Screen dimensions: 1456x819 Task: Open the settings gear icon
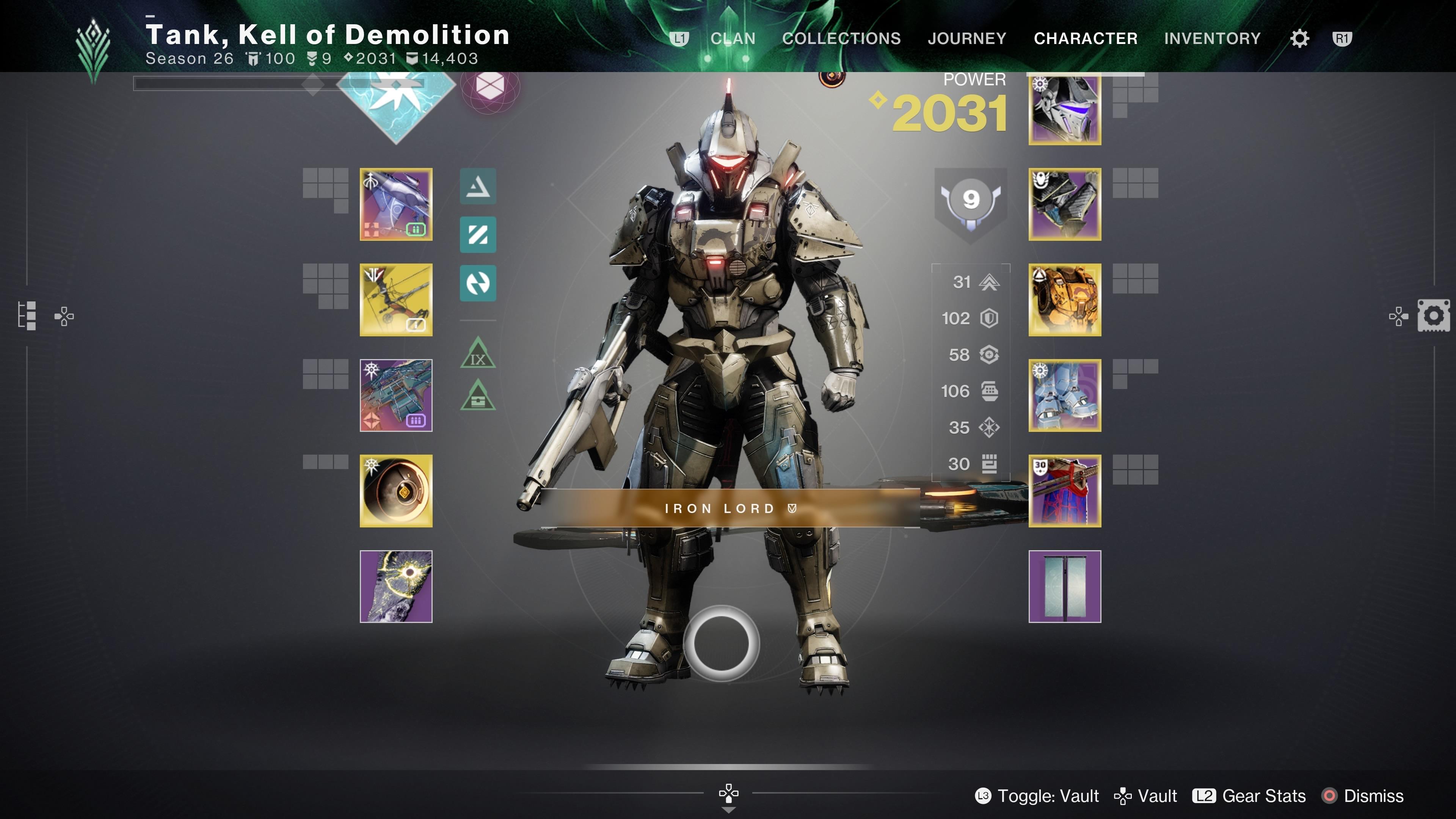tap(1299, 38)
